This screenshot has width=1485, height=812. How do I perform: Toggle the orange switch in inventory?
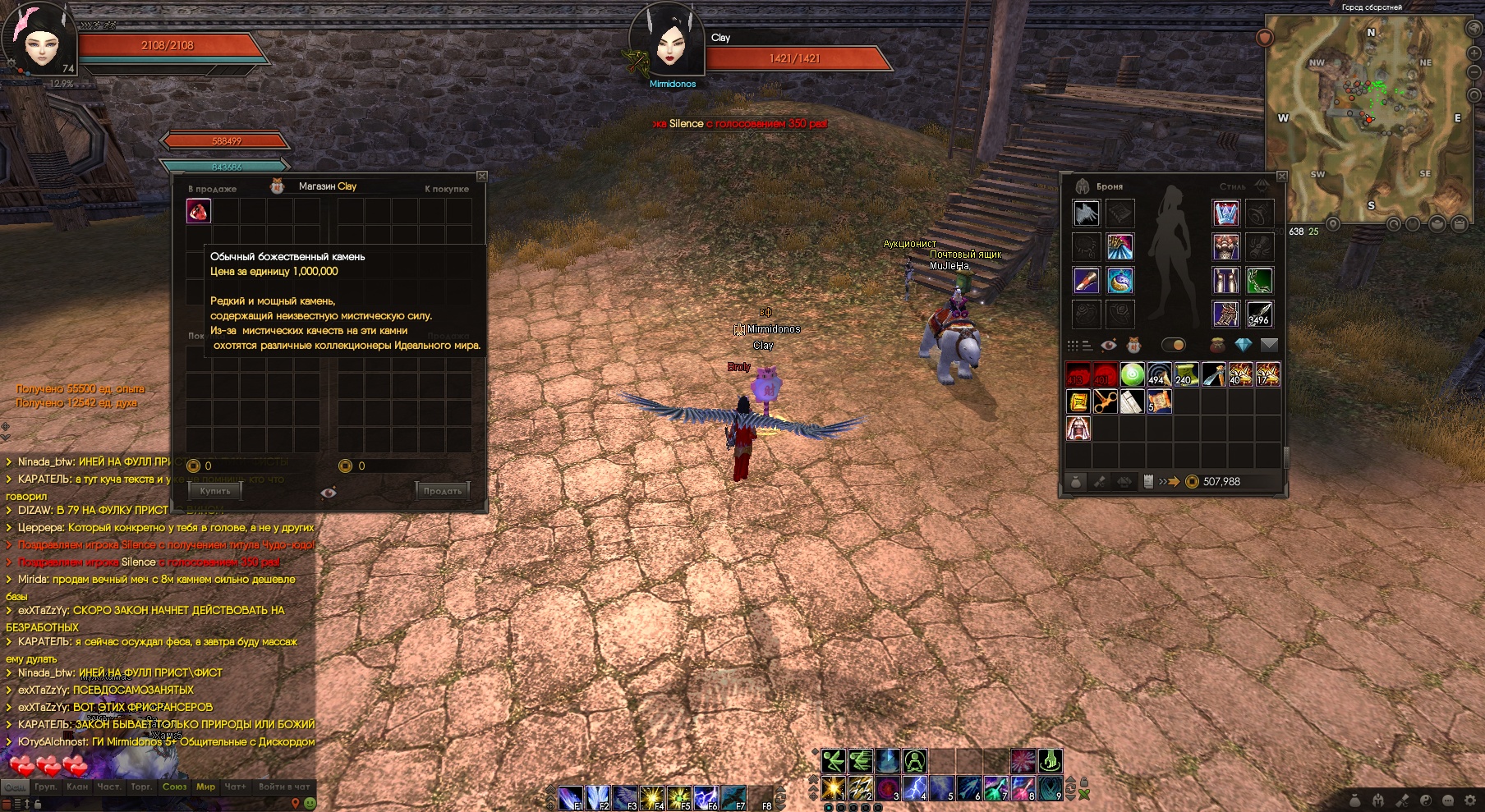point(1174,345)
